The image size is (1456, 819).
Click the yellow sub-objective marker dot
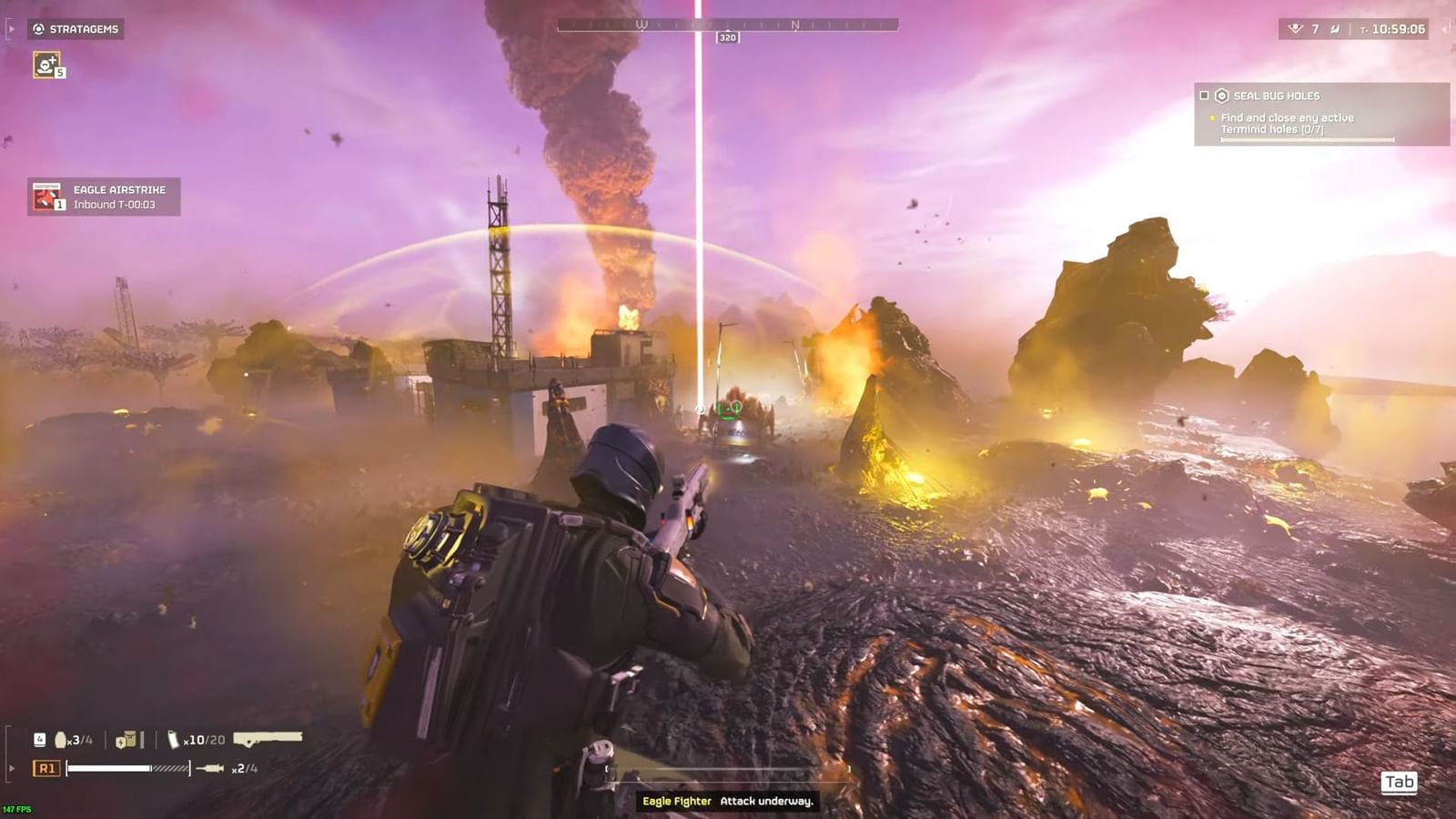(x=1213, y=118)
